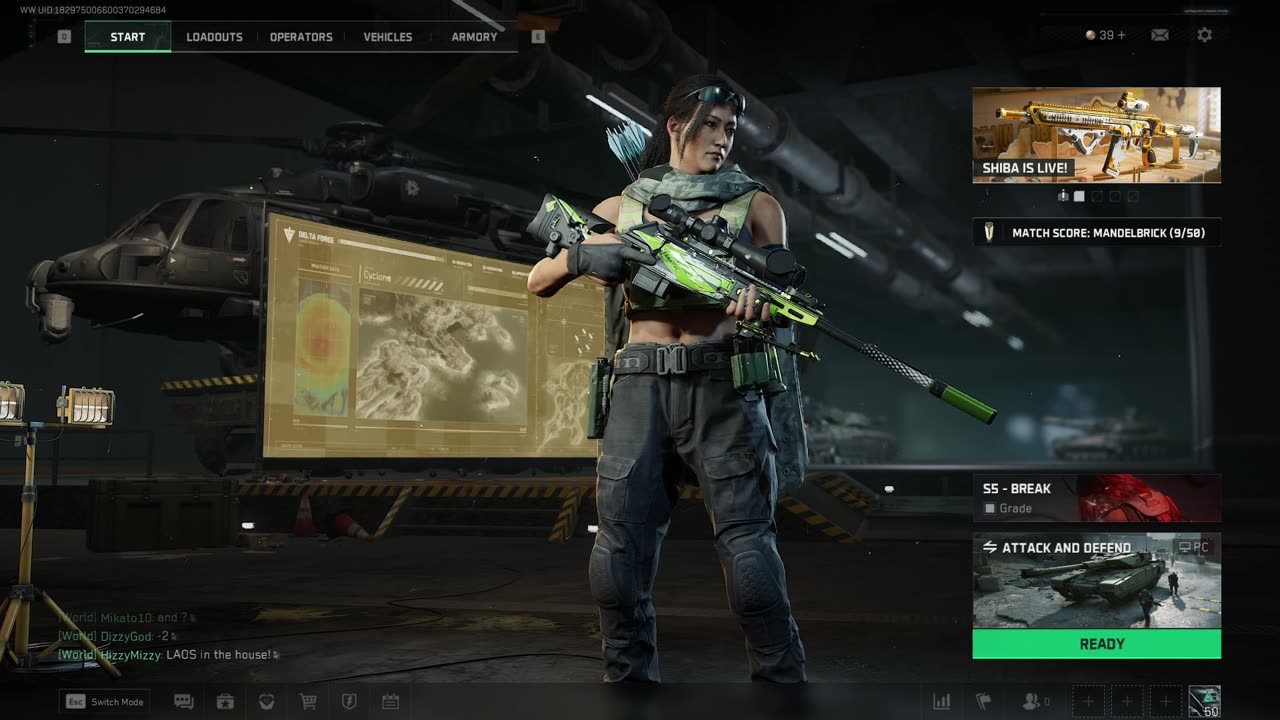Image resolution: width=1280 pixels, height=720 pixels.
Task: Add currency with the plus beside 39
Action: point(1121,35)
